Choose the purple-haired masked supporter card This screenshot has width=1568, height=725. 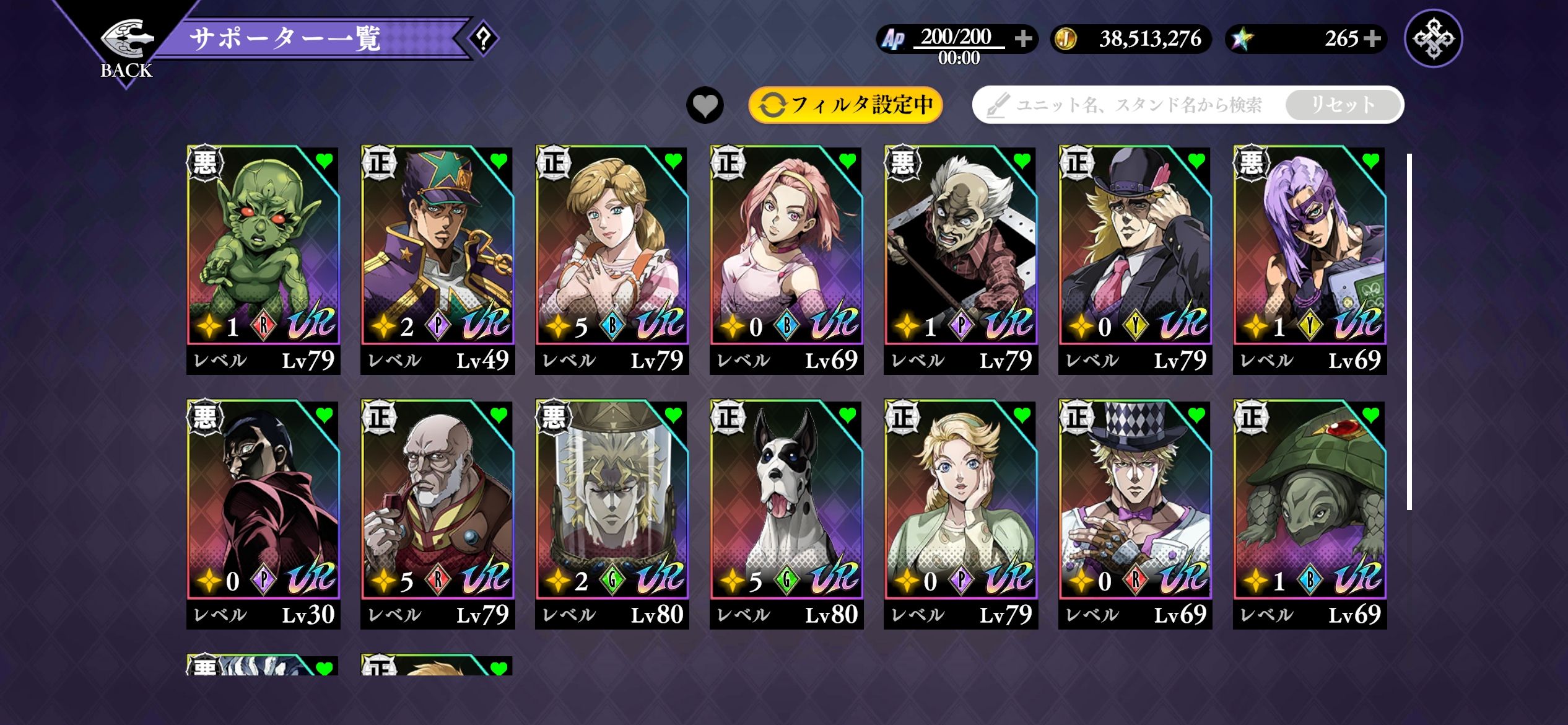(x=1310, y=260)
